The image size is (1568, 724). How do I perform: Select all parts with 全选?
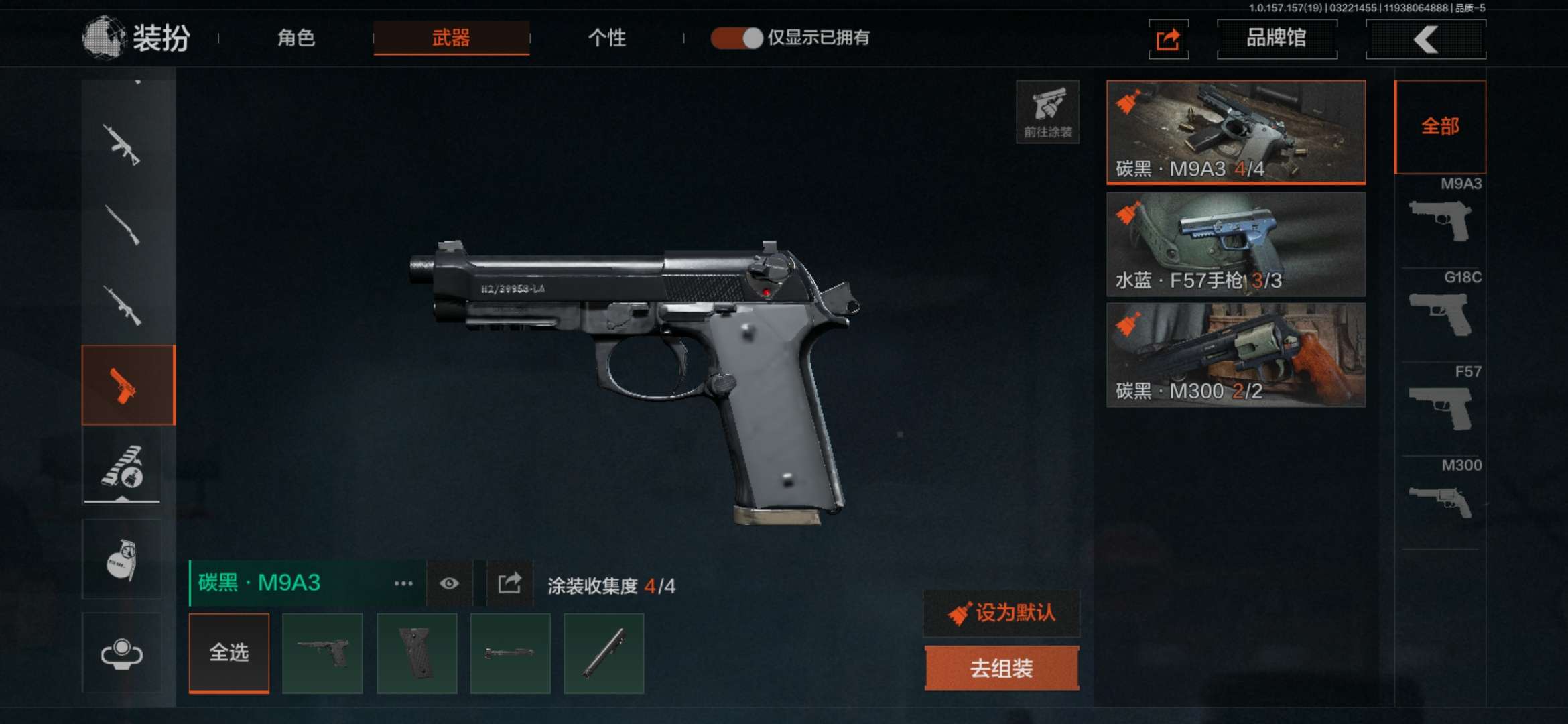tap(229, 652)
